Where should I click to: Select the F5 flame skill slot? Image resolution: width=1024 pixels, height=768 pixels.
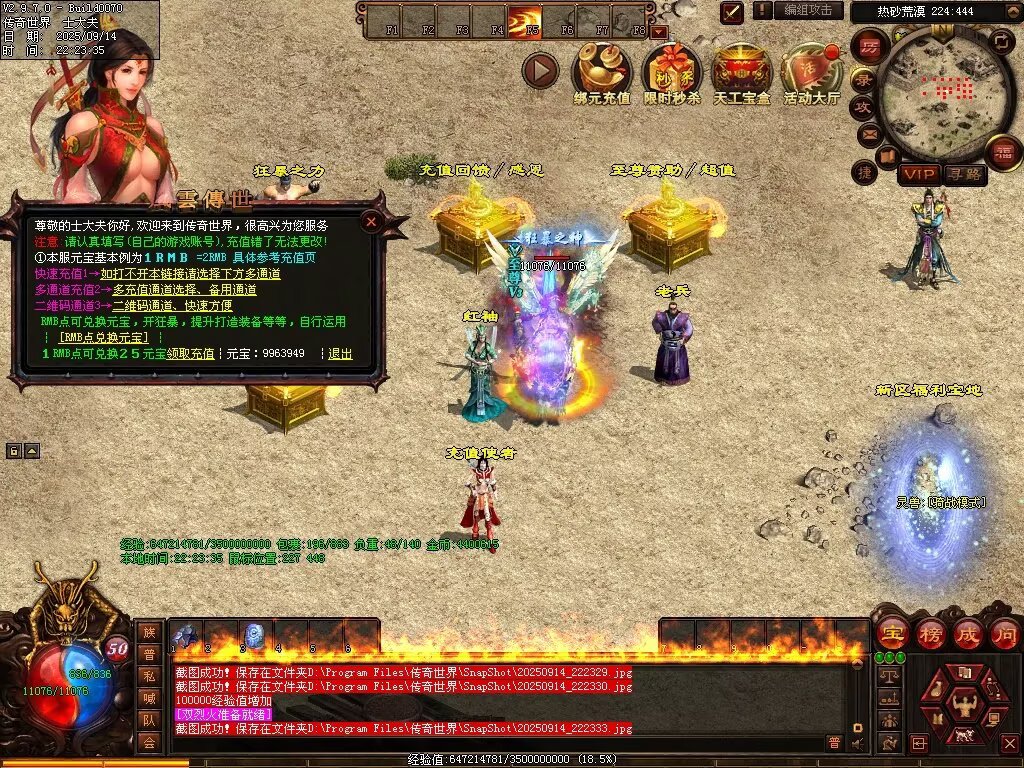pos(525,20)
